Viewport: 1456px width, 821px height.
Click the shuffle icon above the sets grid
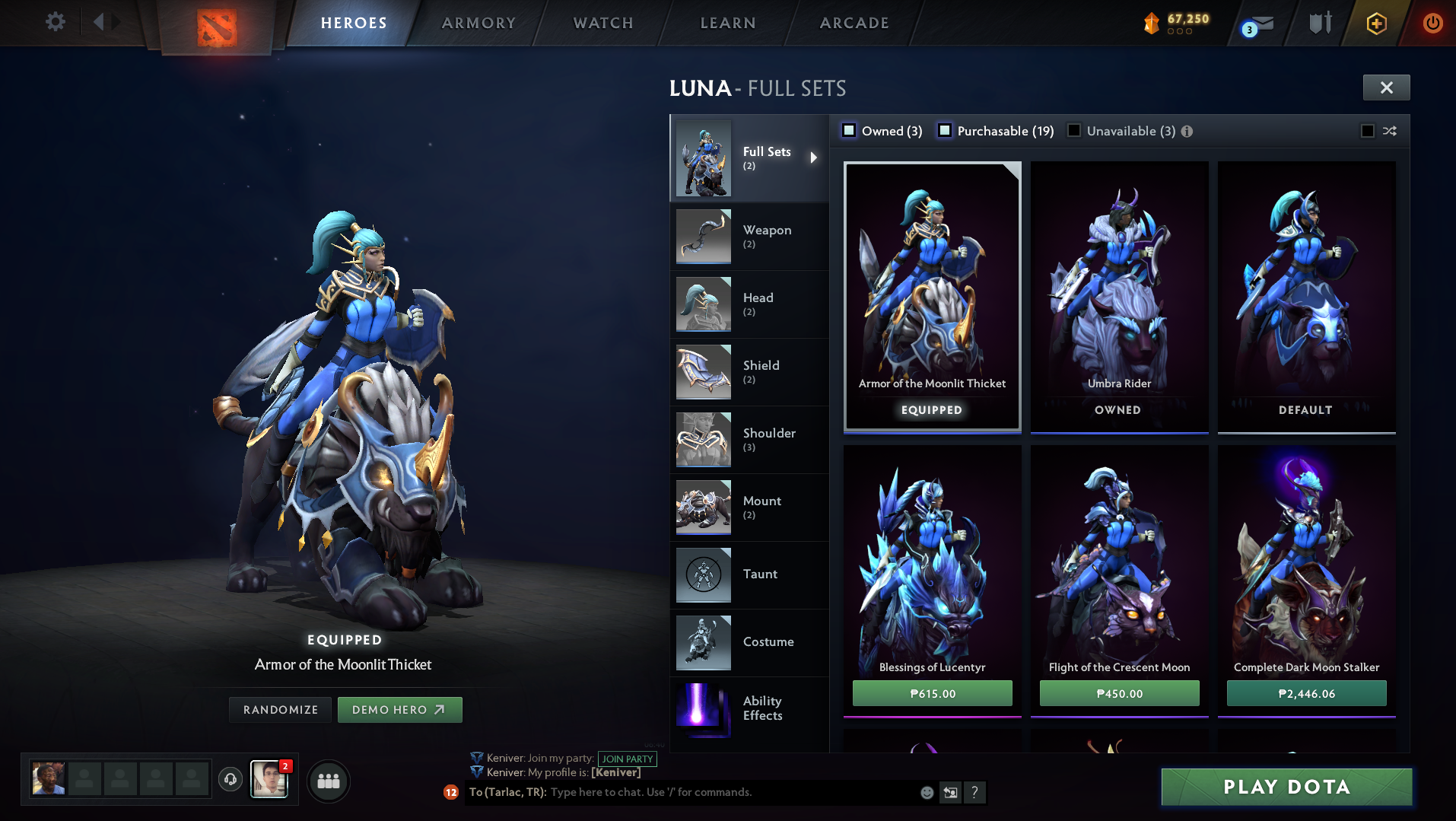(1389, 131)
